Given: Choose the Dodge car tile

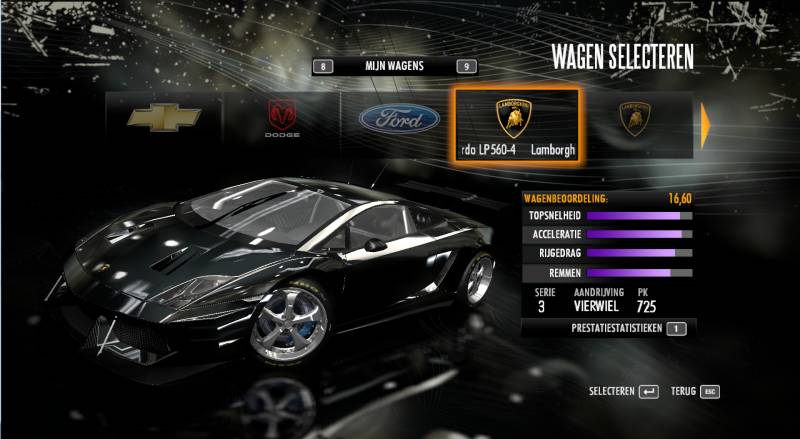Looking at the screenshot, I should (x=281, y=120).
